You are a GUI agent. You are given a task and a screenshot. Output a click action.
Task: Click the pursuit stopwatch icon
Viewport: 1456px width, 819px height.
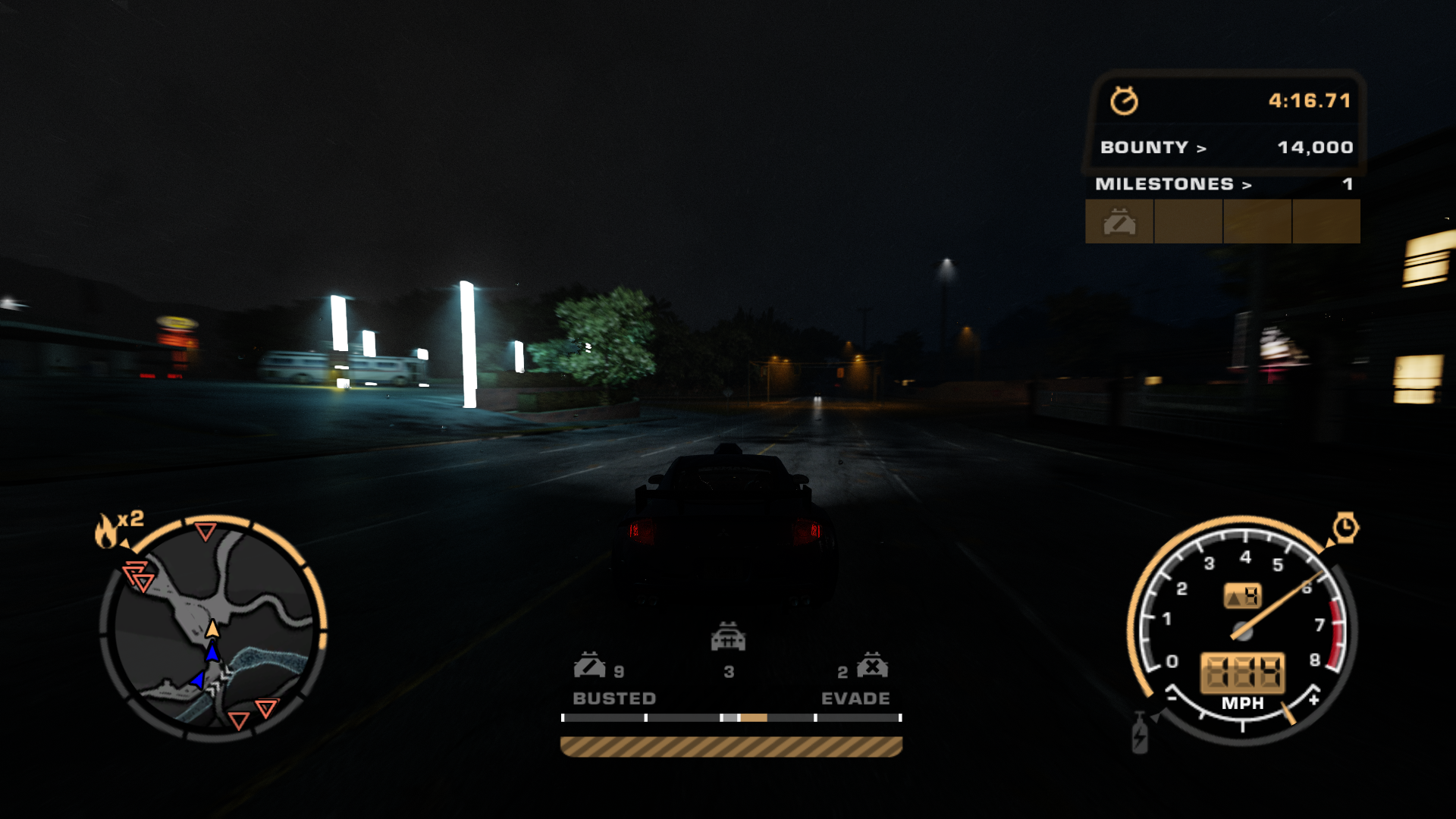[x=1124, y=101]
